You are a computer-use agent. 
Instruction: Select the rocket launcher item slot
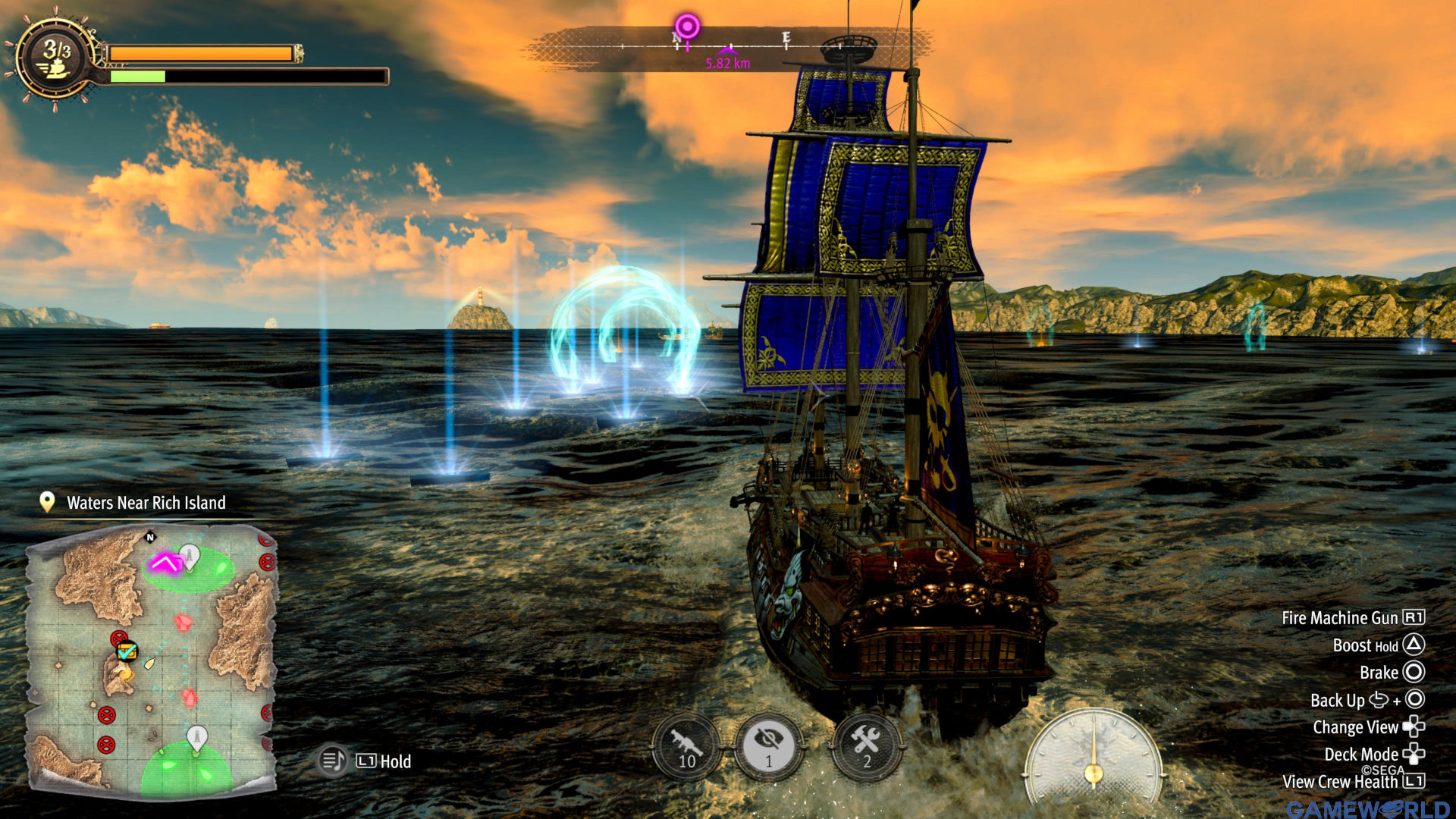click(x=686, y=747)
